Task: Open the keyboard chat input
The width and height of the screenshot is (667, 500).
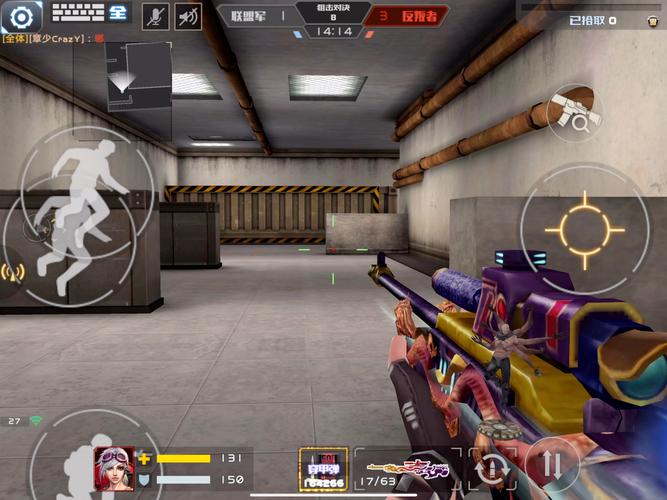Action: coord(90,13)
